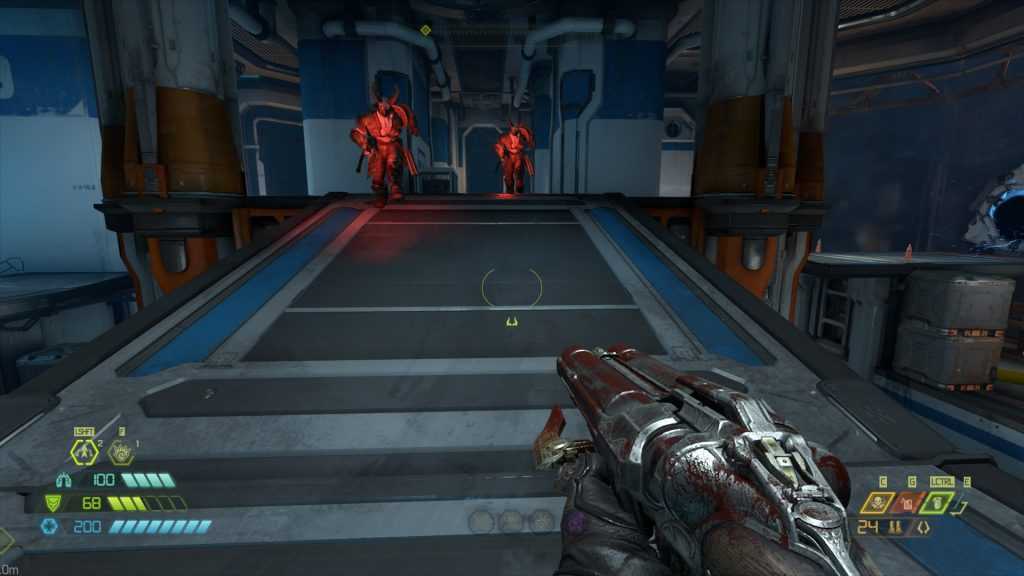The image size is (1024, 576).
Task: Click the purple orb icon beside the weapon
Action: pyautogui.click(x=576, y=521)
